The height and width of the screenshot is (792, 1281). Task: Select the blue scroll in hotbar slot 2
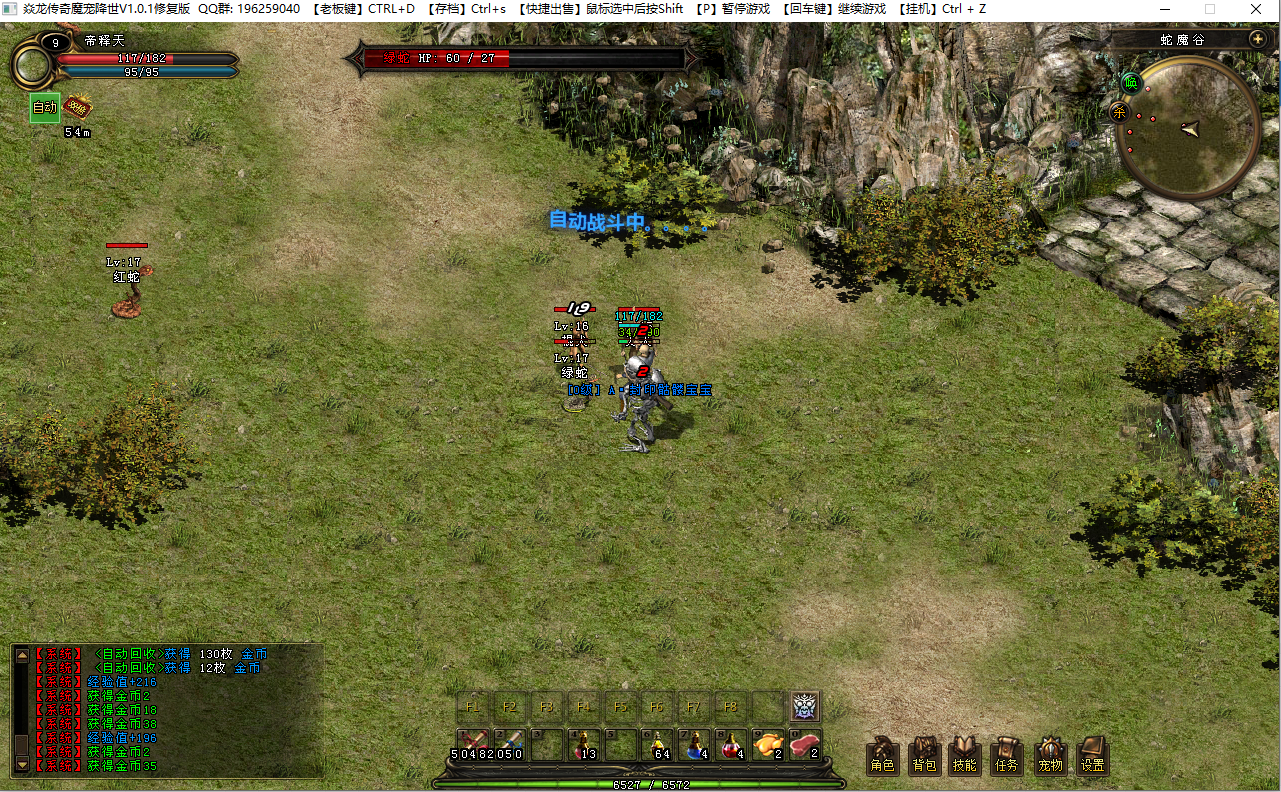tap(508, 745)
